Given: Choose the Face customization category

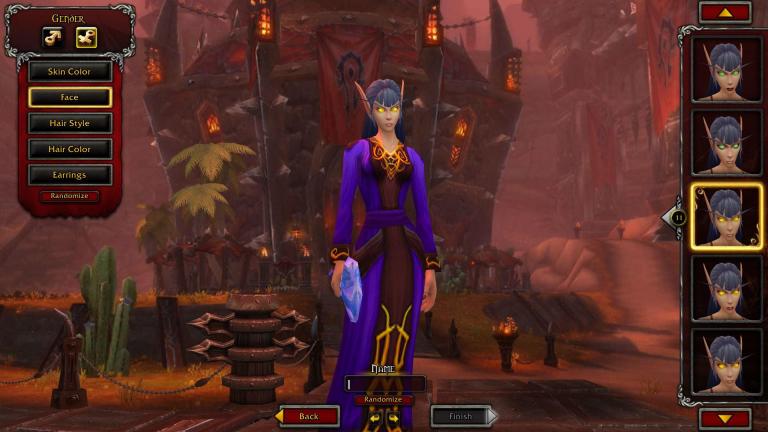Looking at the screenshot, I should pos(70,98).
